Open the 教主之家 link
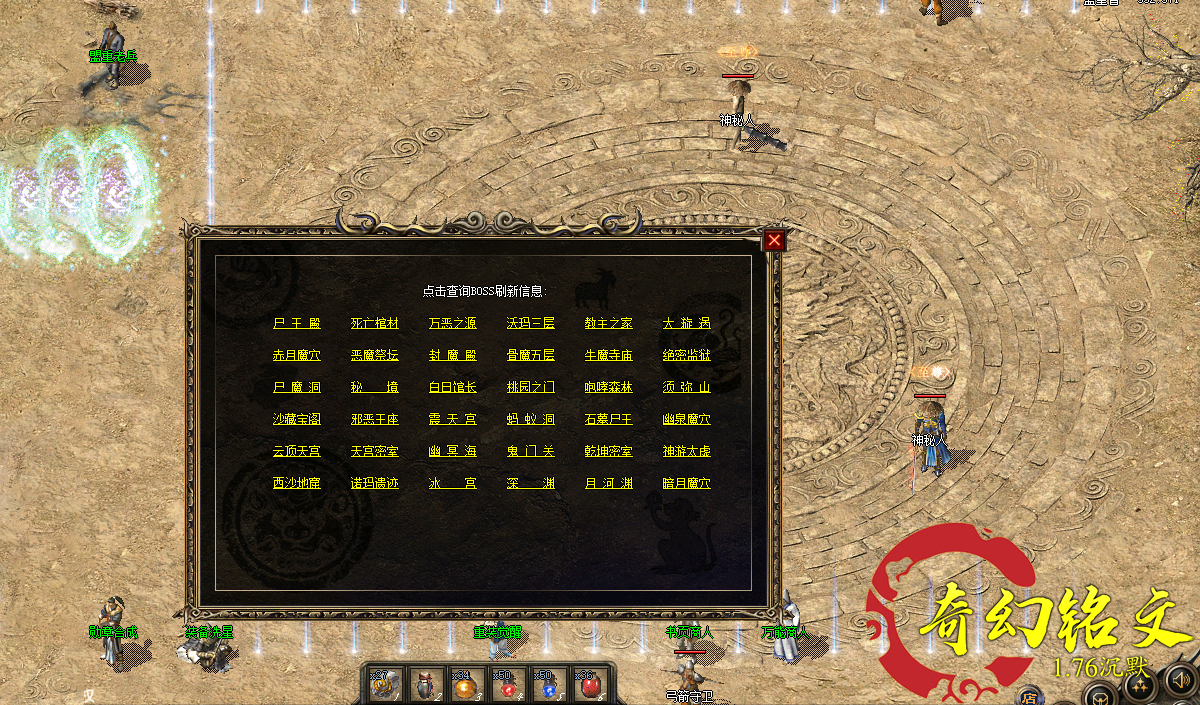 pyautogui.click(x=609, y=323)
